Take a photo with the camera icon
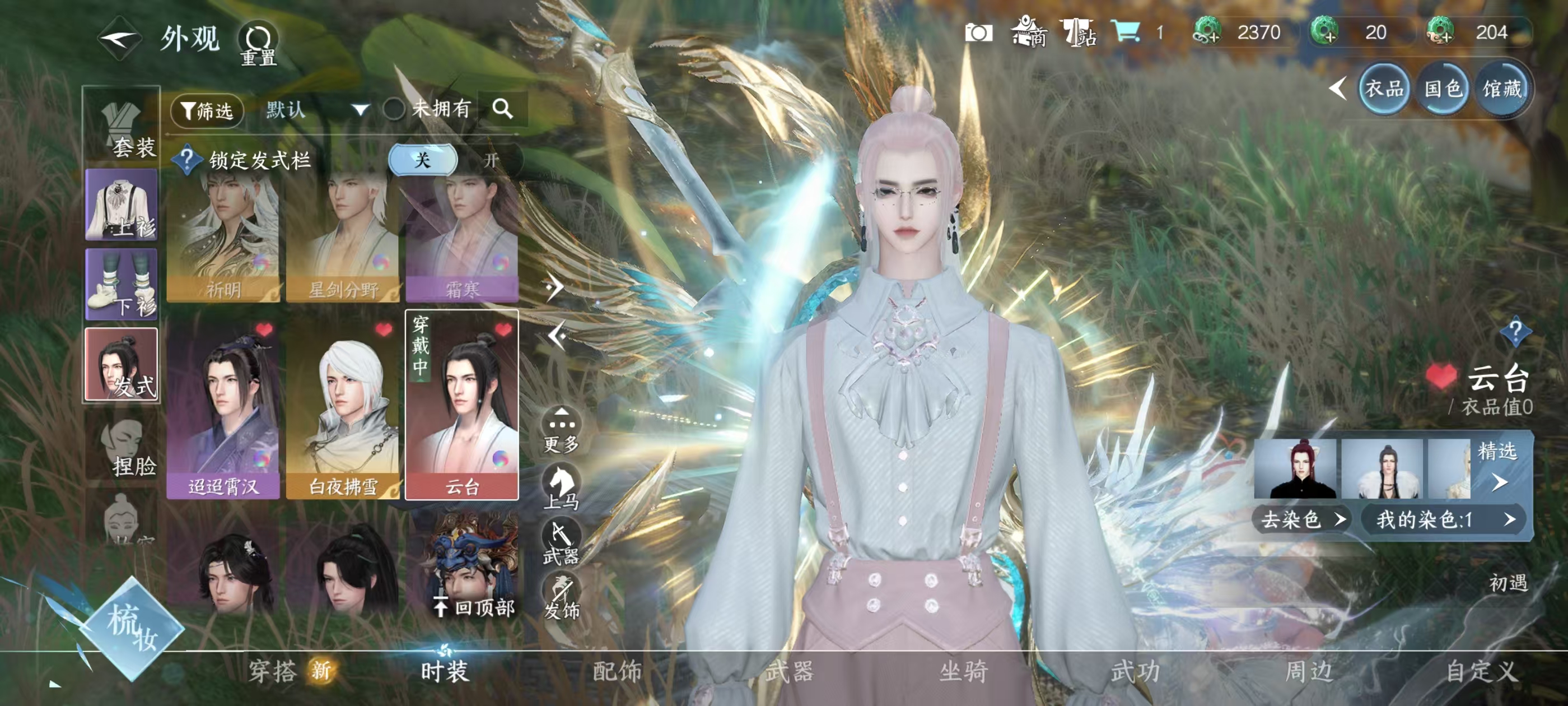Screen dimensions: 1568x706 click(978, 32)
